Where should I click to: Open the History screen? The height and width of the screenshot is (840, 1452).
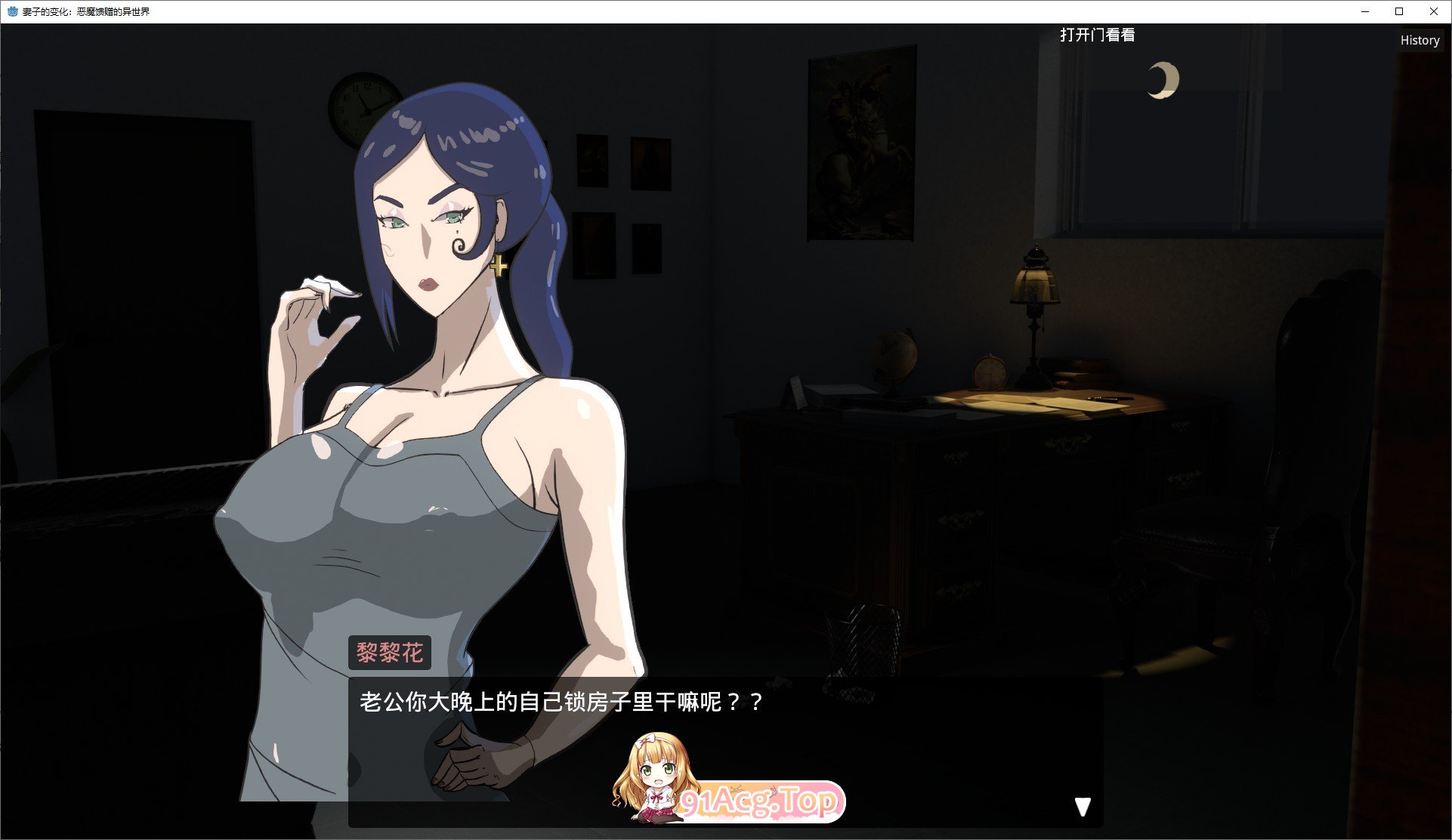[x=1419, y=40]
